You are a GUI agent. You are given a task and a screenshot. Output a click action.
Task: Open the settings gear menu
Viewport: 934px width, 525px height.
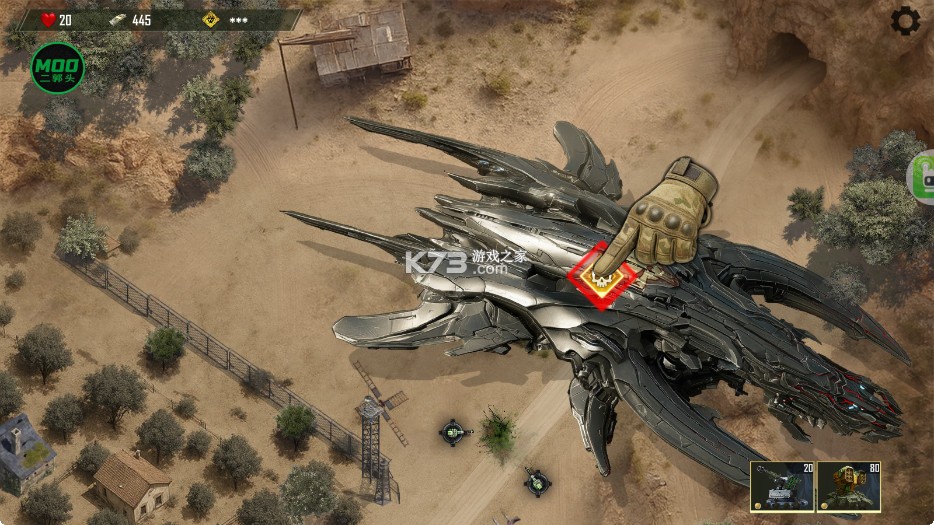906,20
